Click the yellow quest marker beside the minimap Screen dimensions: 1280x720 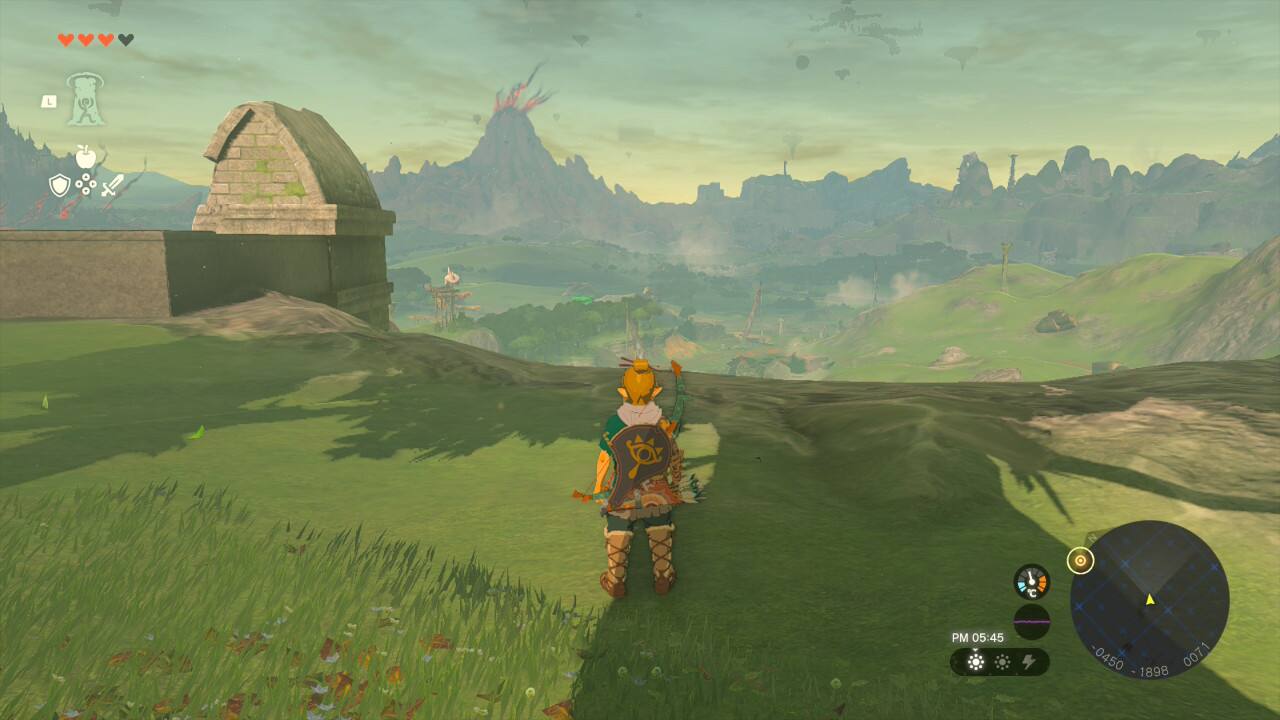[x=1080, y=561]
